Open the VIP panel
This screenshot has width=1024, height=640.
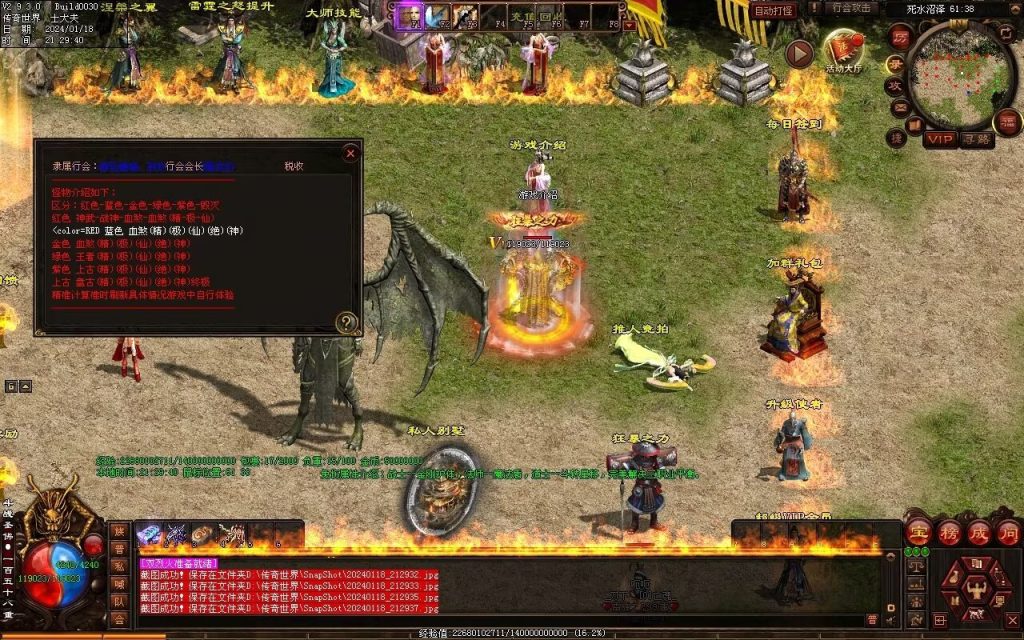pos(939,139)
